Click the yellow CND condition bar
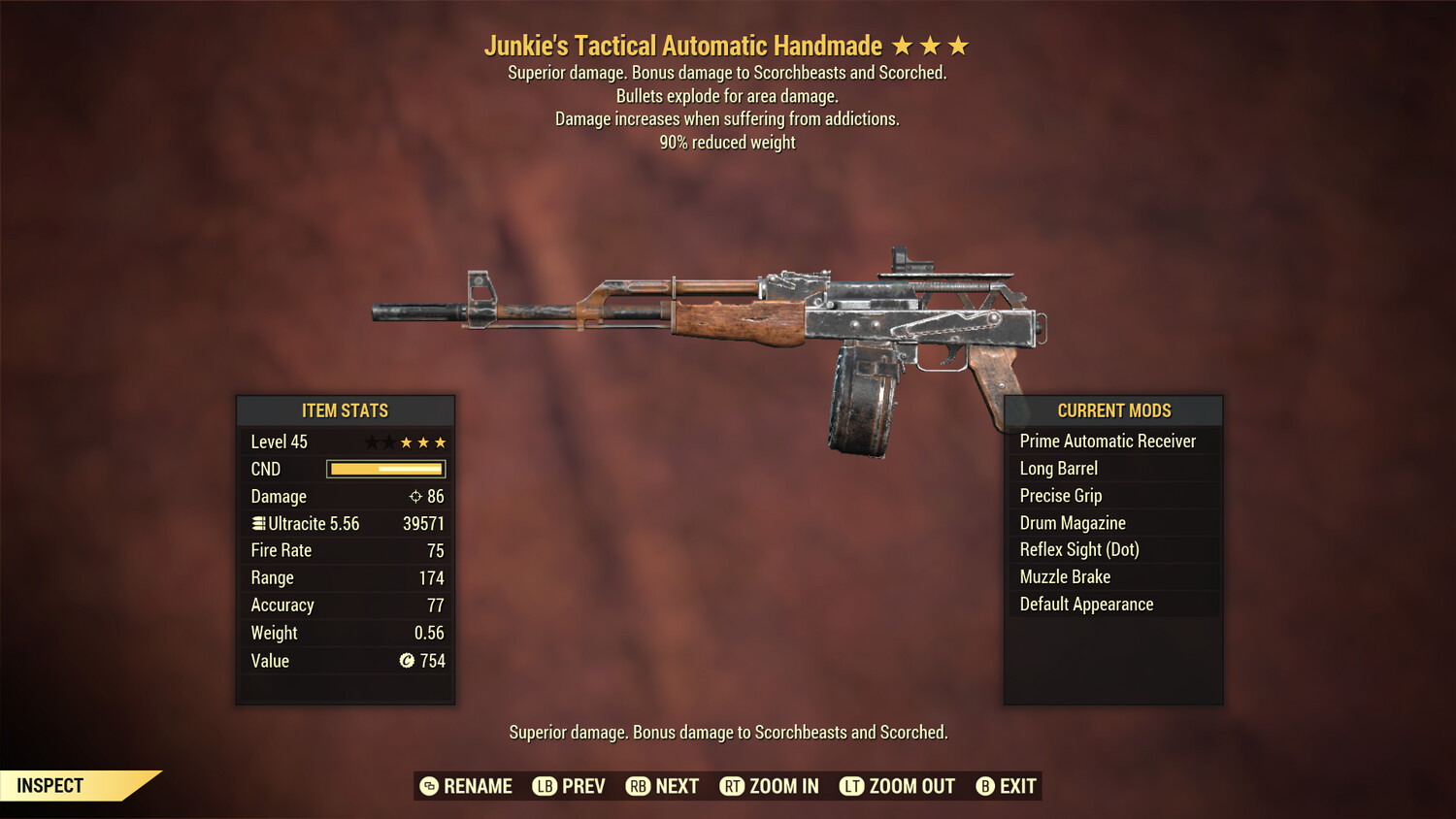This screenshot has height=819, width=1456. (385, 469)
